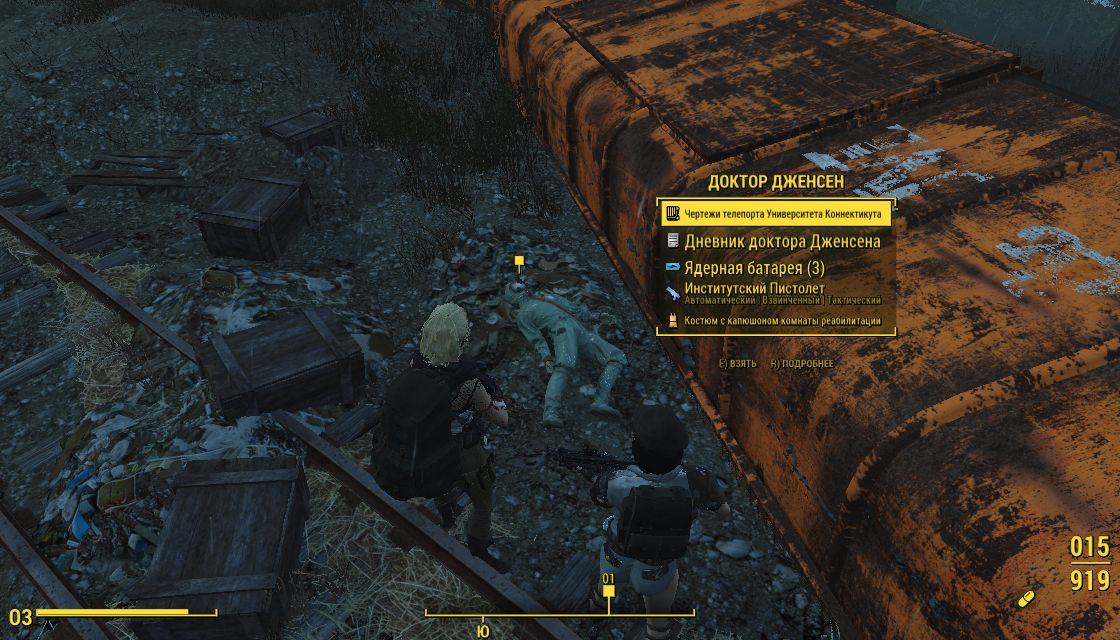Take Дневник доктора Дженсена from loot list
1120x640 pixels.
click(x=776, y=241)
